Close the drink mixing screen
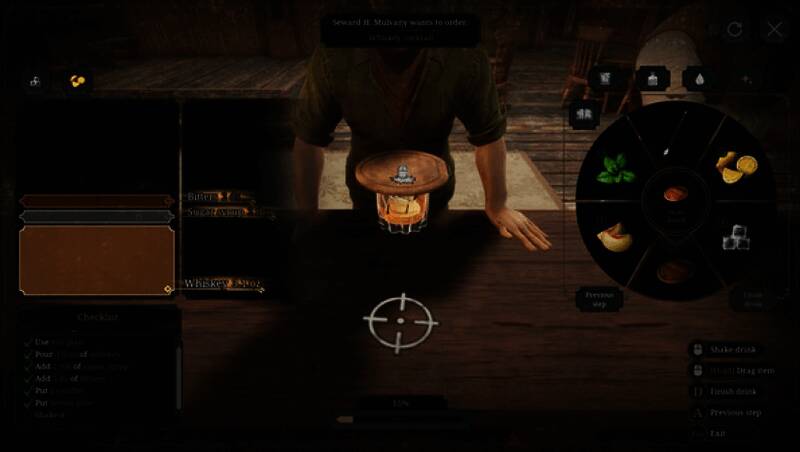800x452 pixels. pyautogui.click(x=774, y=29)
